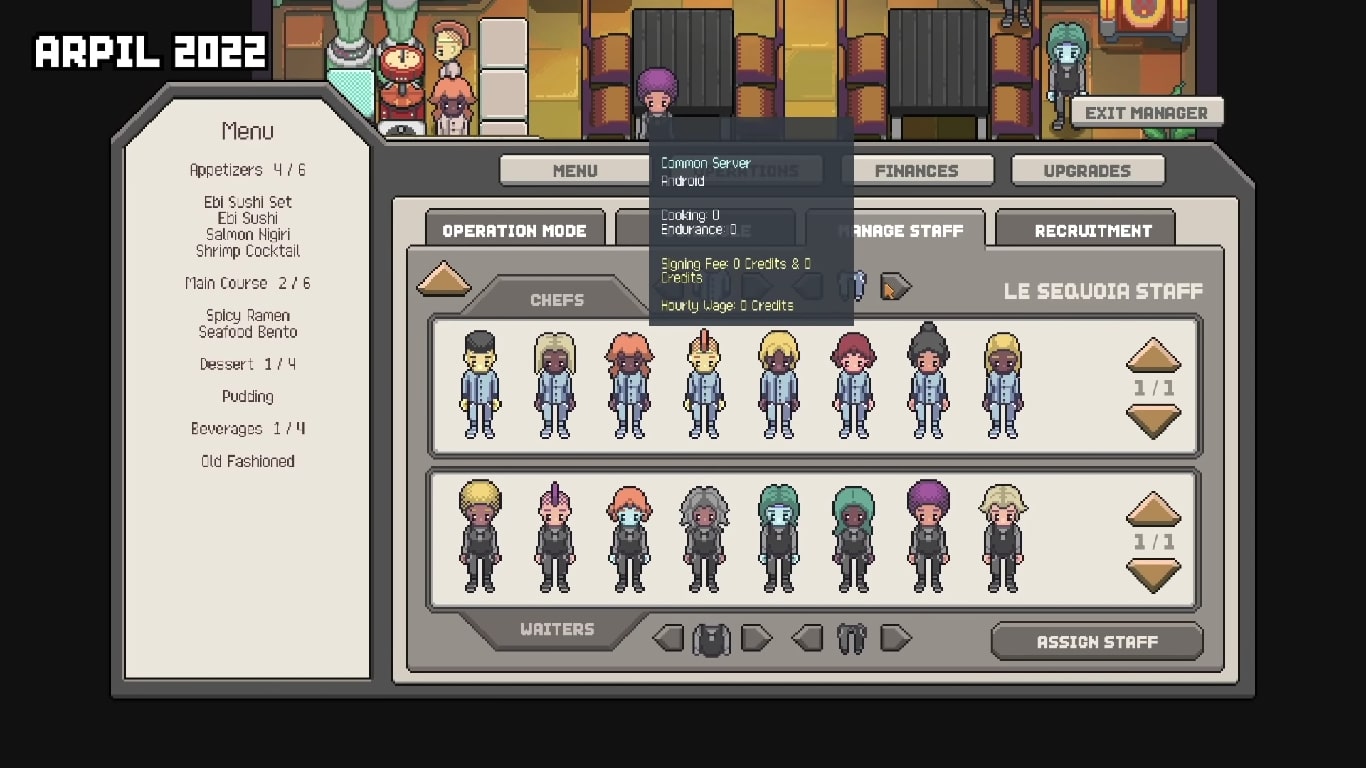The image size is (1366, 768).
Task: Click the waiter uniform shirt icon
Action: coord(710,638)
